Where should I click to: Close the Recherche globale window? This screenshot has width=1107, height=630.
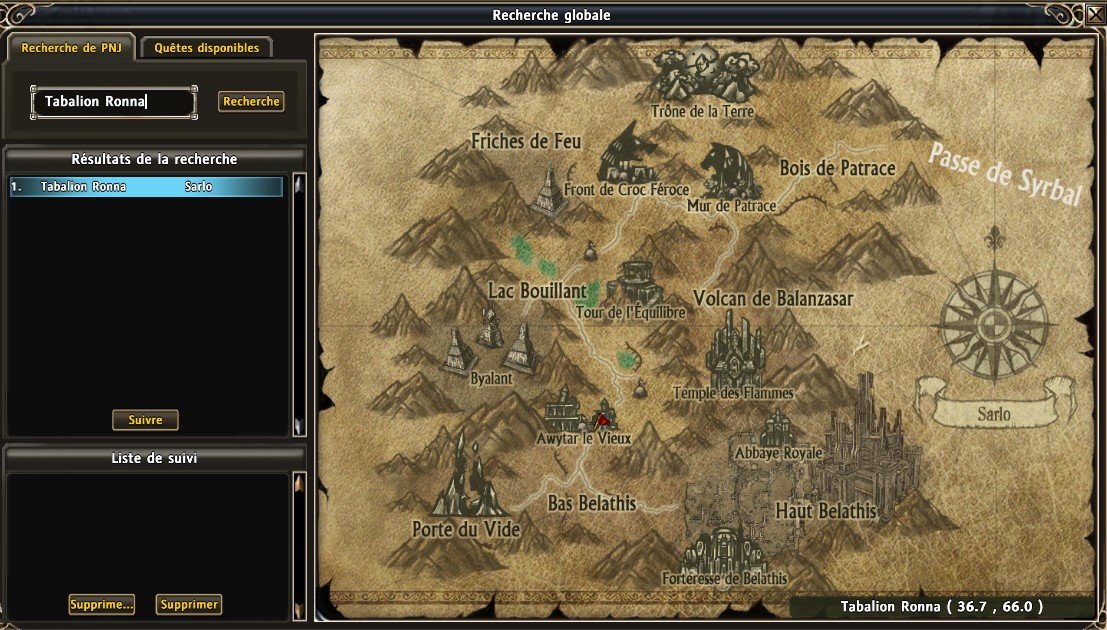click(1095, 16)
